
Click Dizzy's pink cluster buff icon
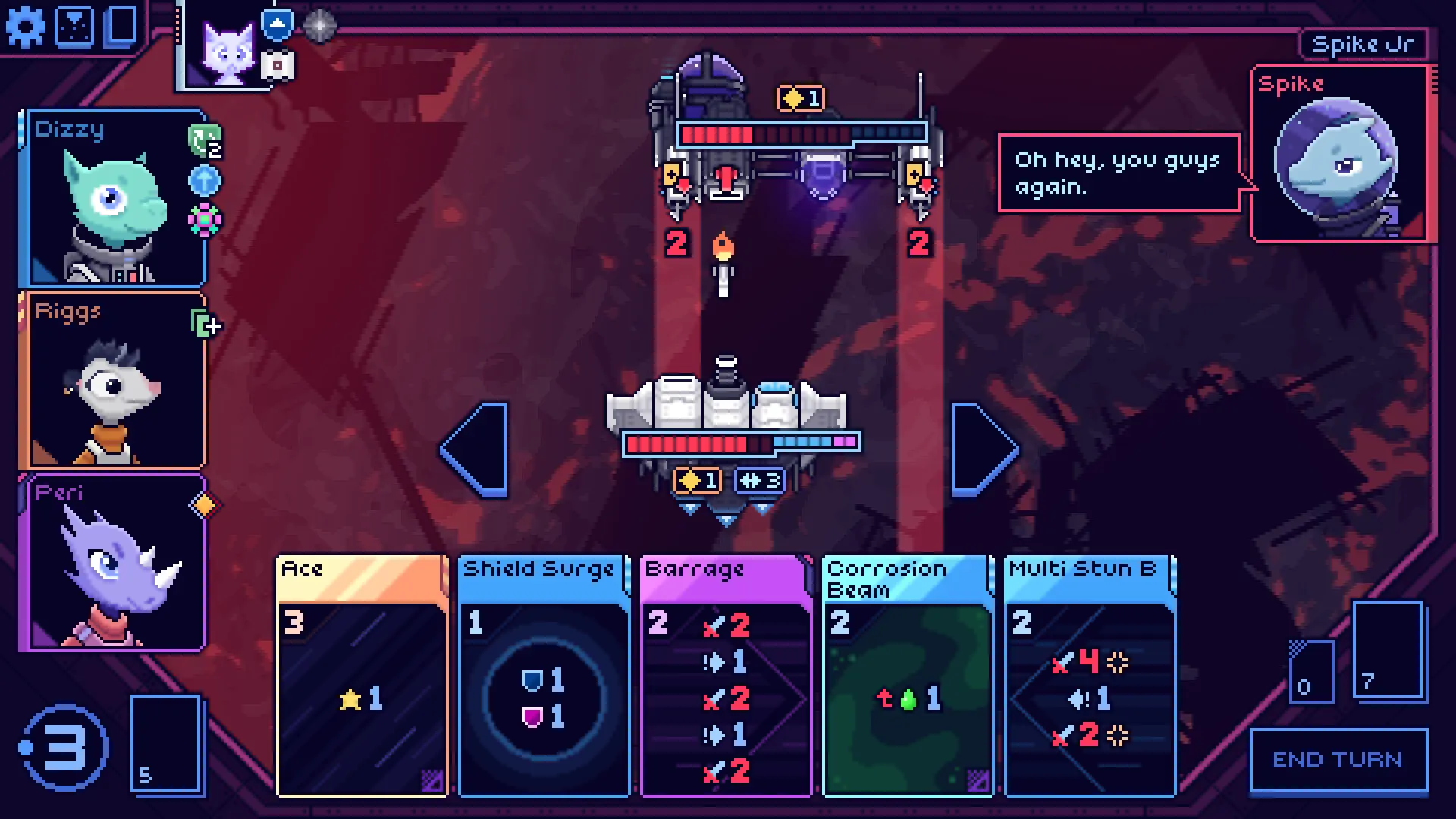pos(205,220)
